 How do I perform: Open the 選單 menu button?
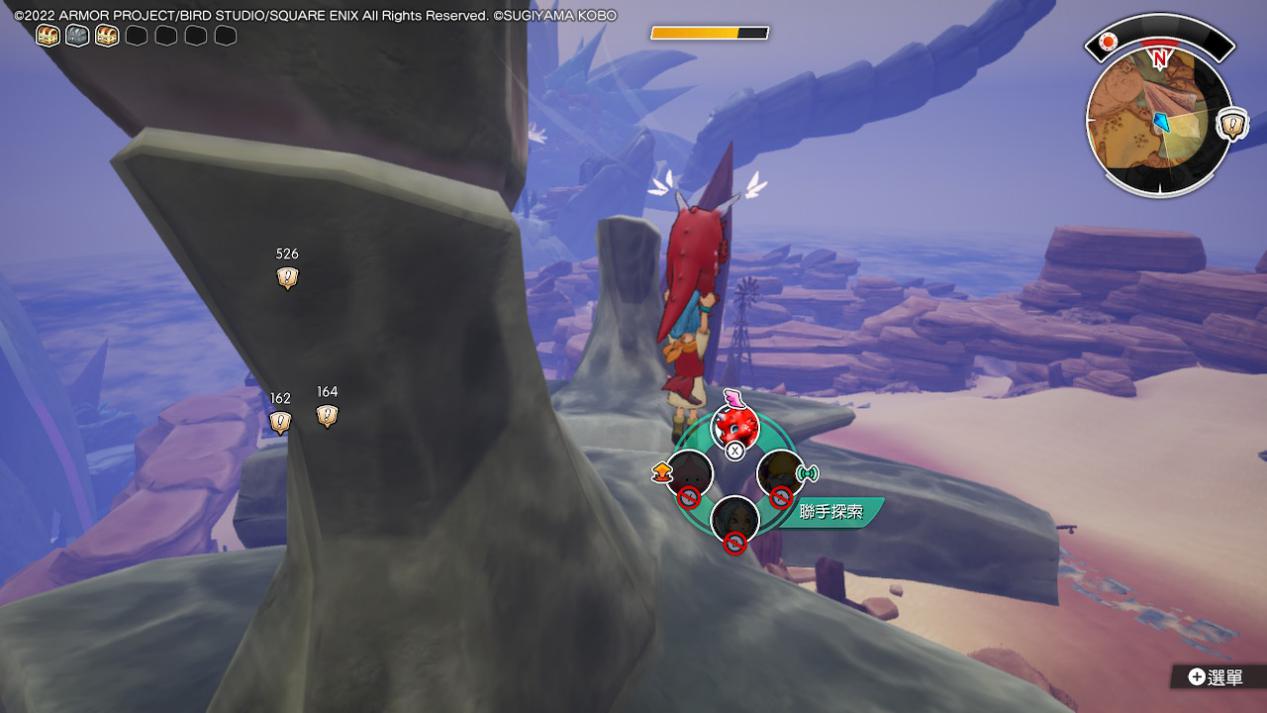1216,677
